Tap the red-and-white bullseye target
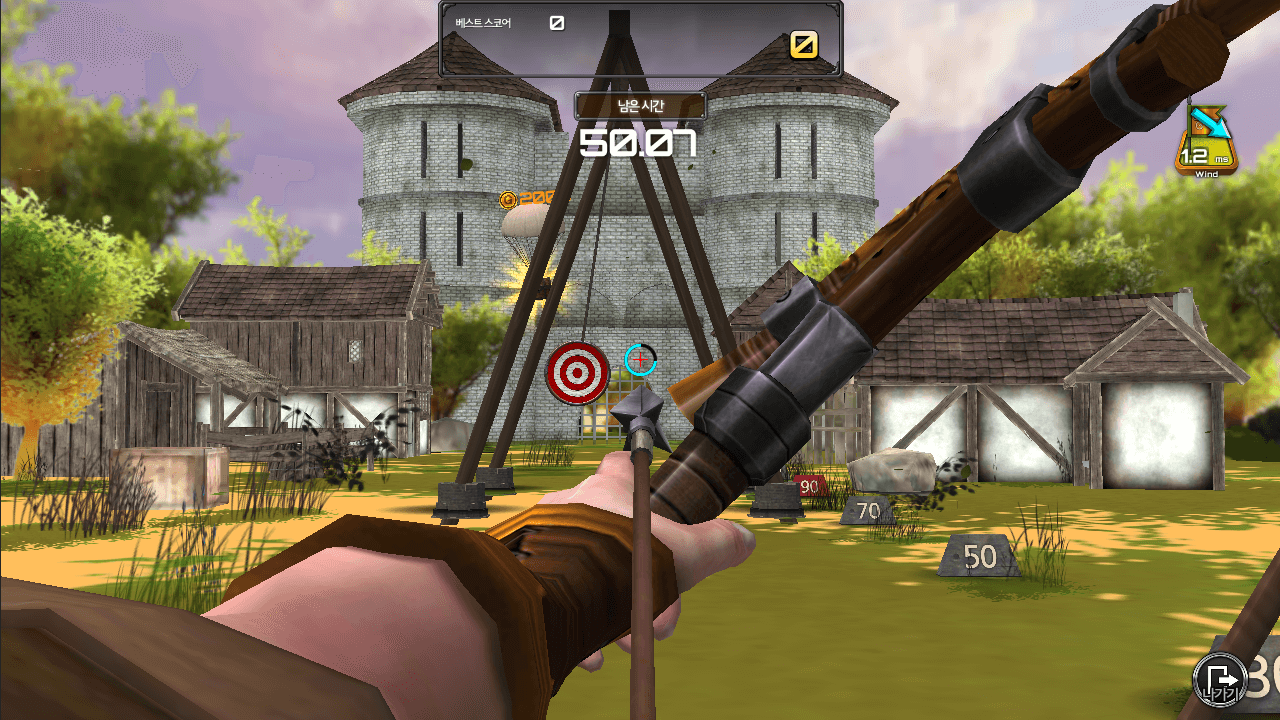The height and width of the screenshot is (720, 1280). tap(577, 374)
